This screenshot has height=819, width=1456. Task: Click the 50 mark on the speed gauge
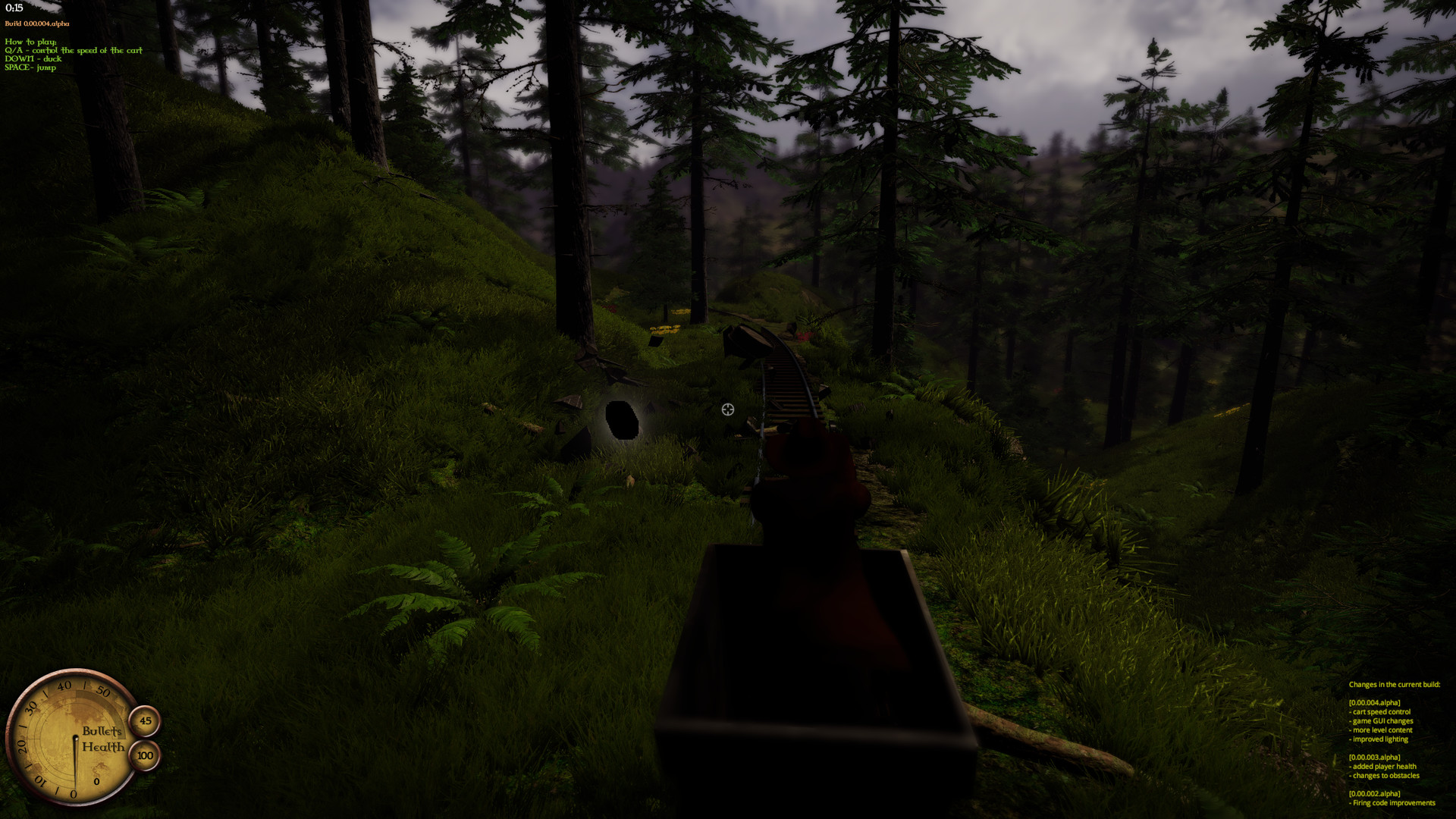point(102,690)
